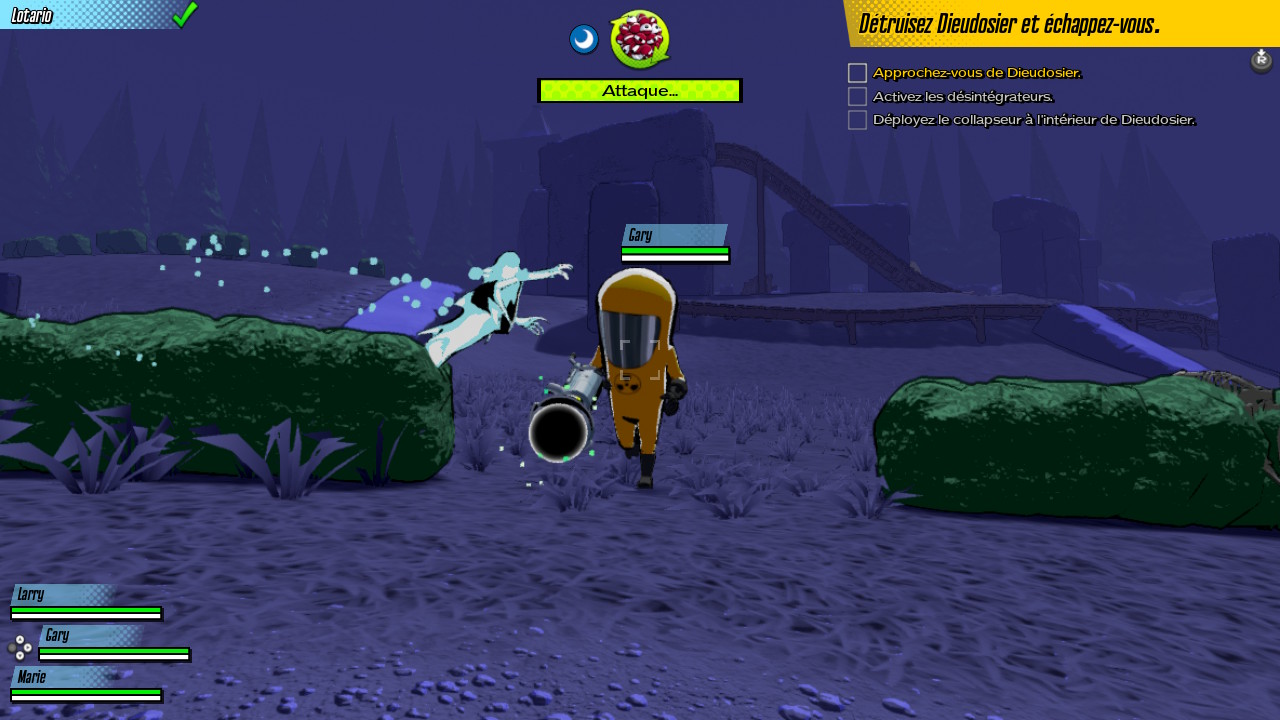The image size is (1280, 720).
Task: Select the blue crescent moon icon
Action: (584, 40)
